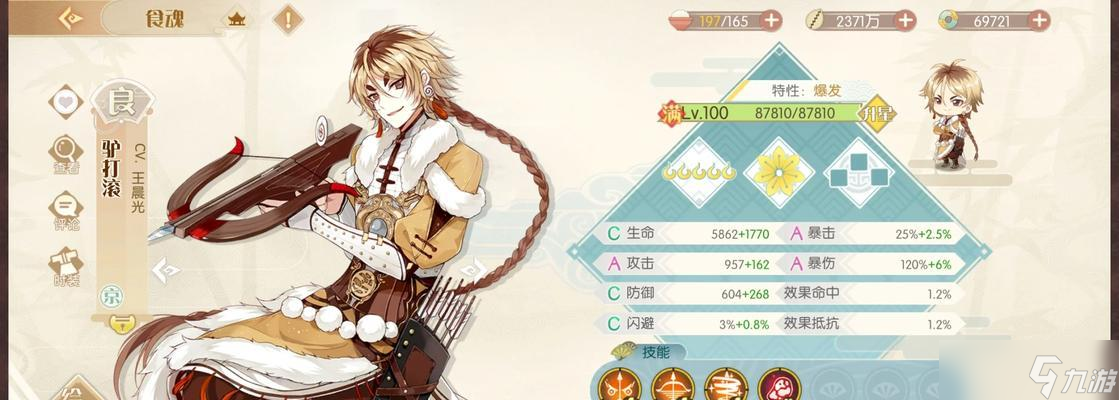Open the yellow flower diamond slot
The height and width of the screenshot is (400, 1119).
pos(778,171)
